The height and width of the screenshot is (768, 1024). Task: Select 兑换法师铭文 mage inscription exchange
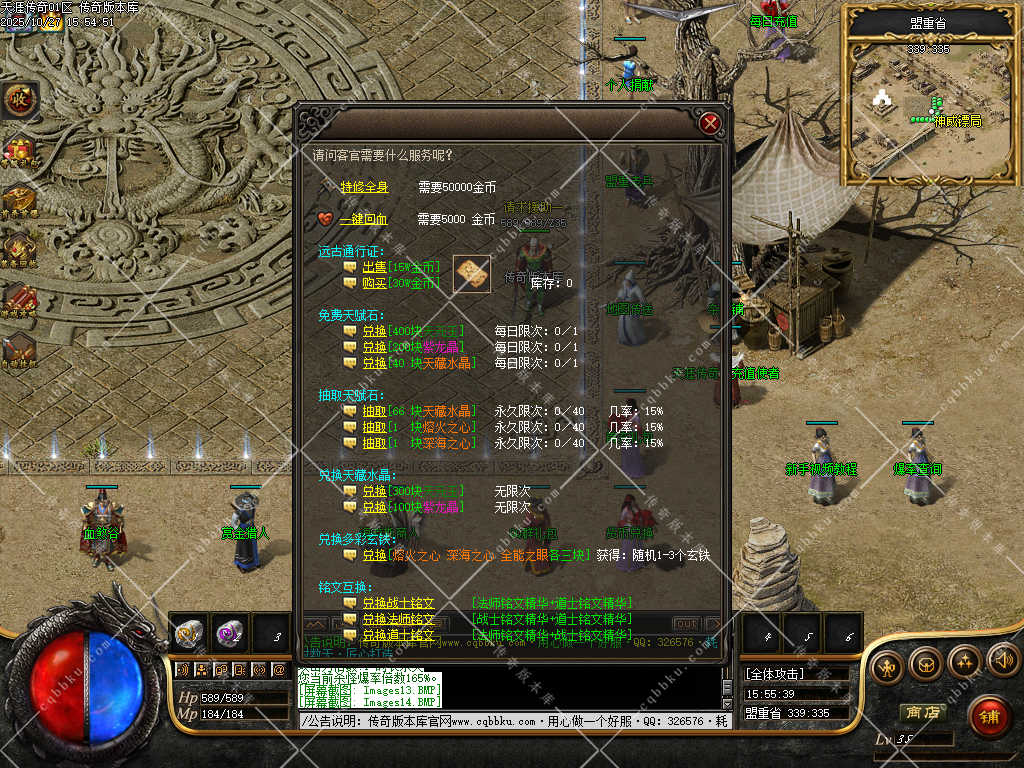398,619
